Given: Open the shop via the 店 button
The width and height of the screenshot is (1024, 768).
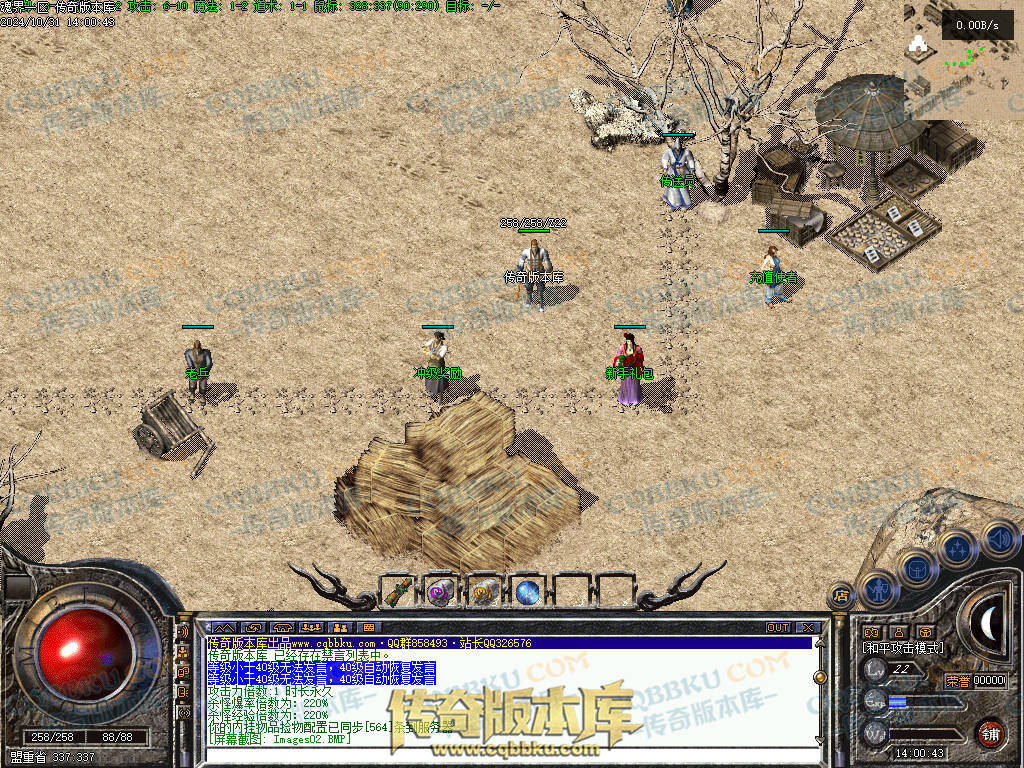Looking at the screenshot, I should point(841,596).
